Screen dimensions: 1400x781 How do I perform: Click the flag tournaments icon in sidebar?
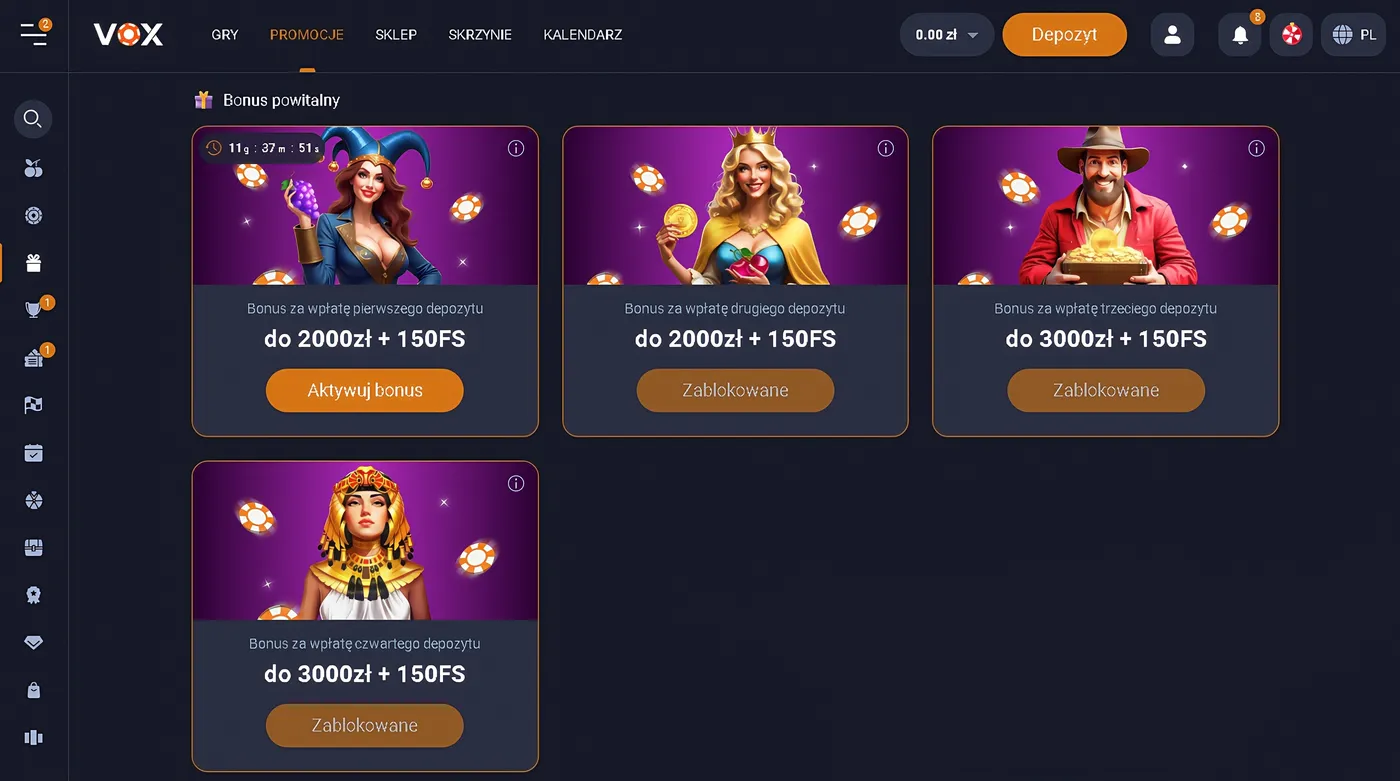click(33, 404)
